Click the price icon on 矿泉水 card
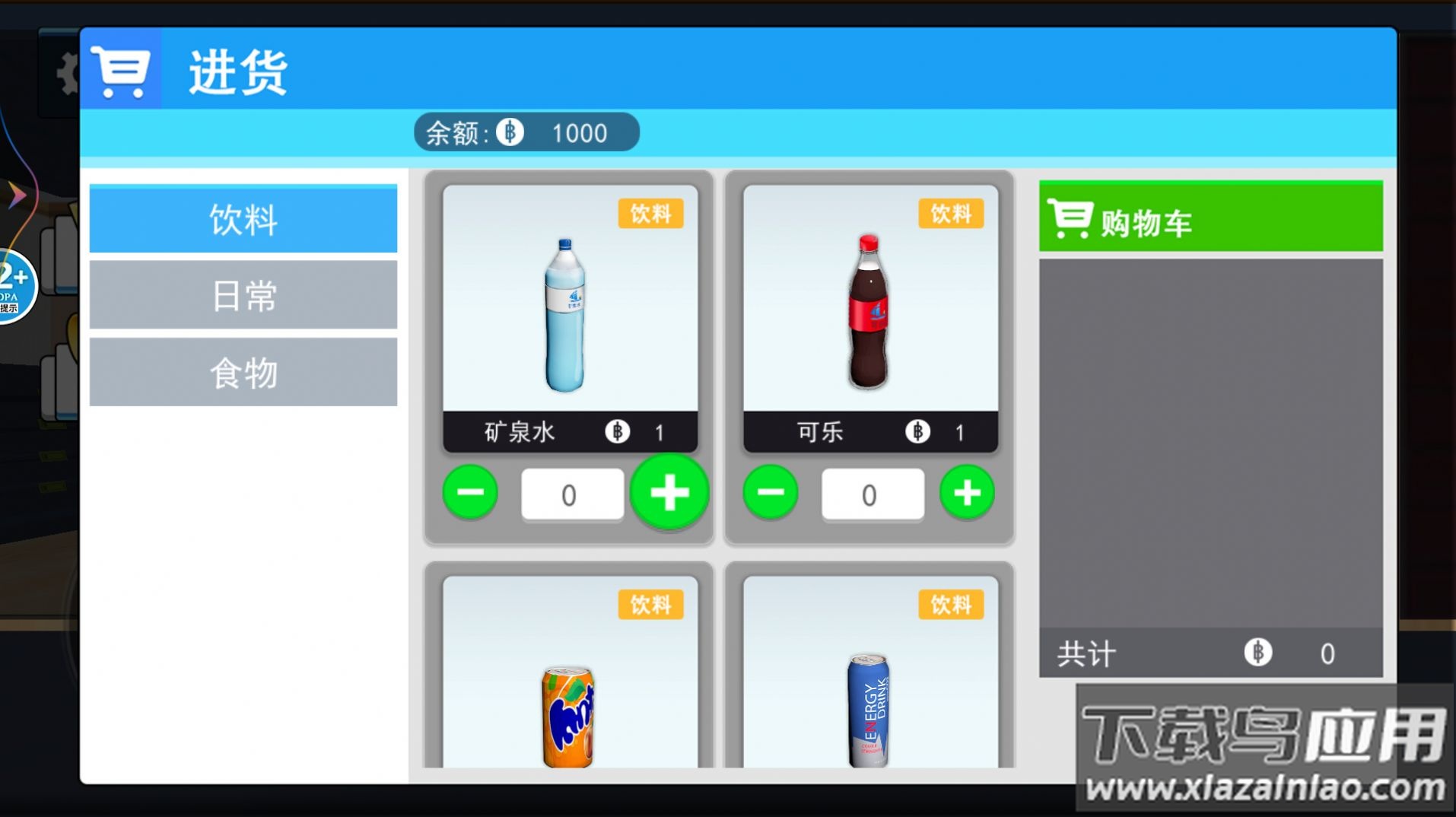The height and width of the screenshot is (817, 1456). [x=618, y=432]
